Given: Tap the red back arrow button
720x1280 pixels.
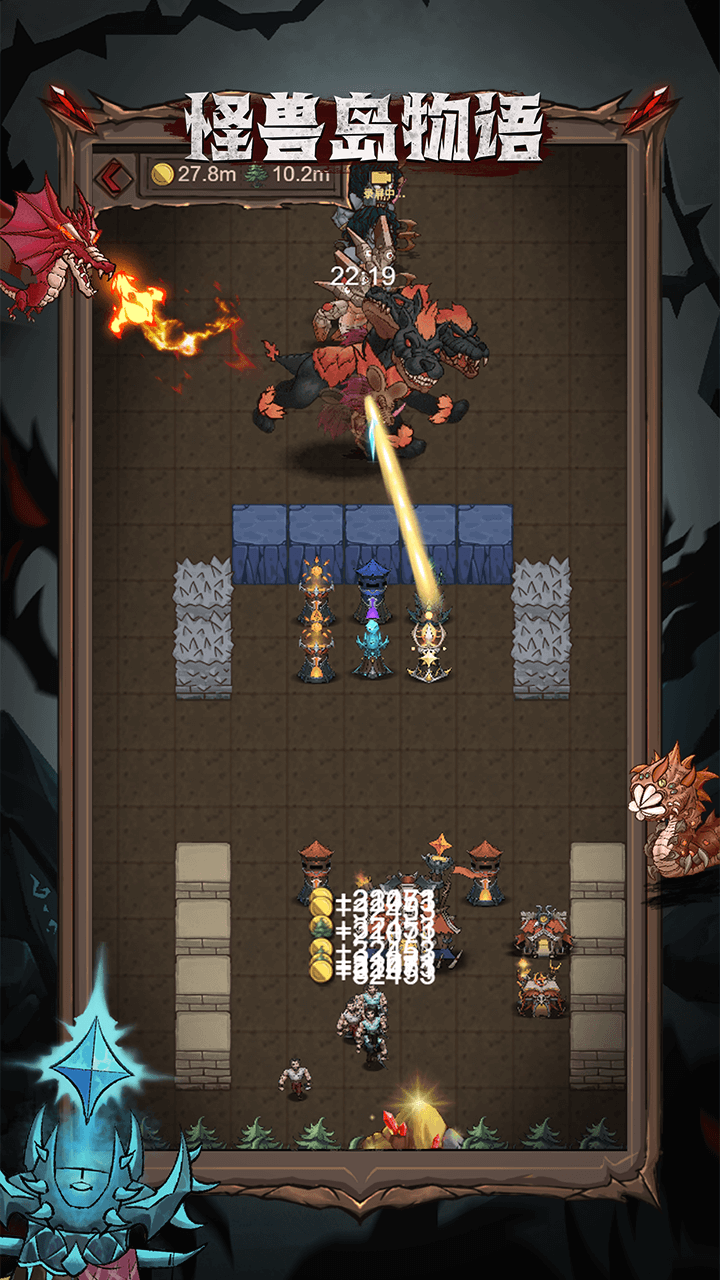Looking at the screenshot, I should click(x=114, y=176).
